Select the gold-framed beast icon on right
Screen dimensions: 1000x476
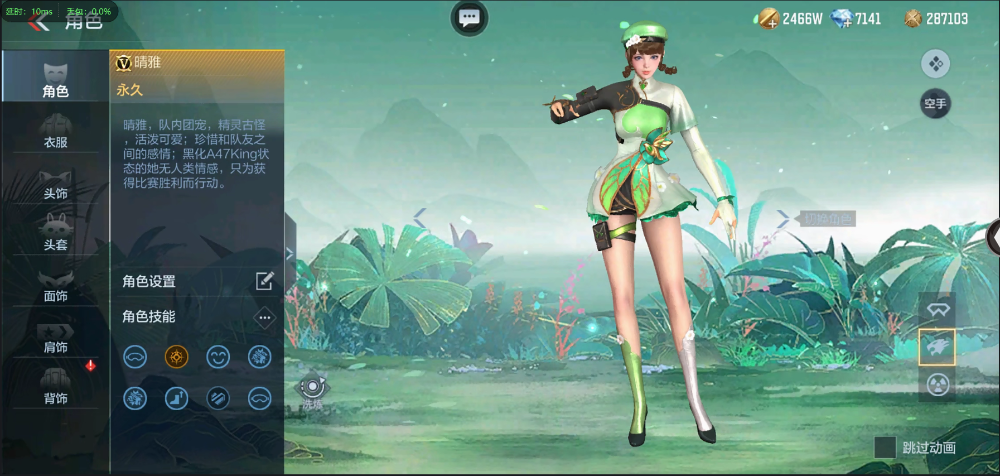coord(937,347)
